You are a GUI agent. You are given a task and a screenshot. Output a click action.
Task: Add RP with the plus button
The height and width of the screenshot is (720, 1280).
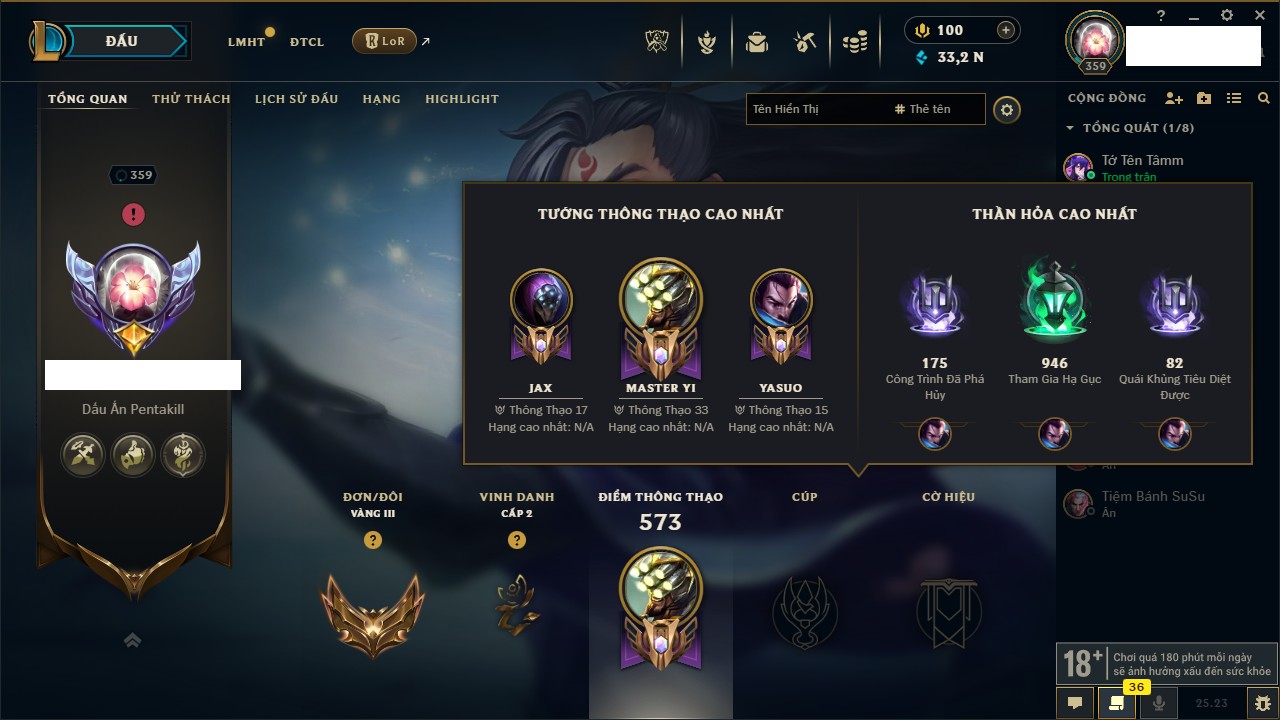click(1005, 30)
